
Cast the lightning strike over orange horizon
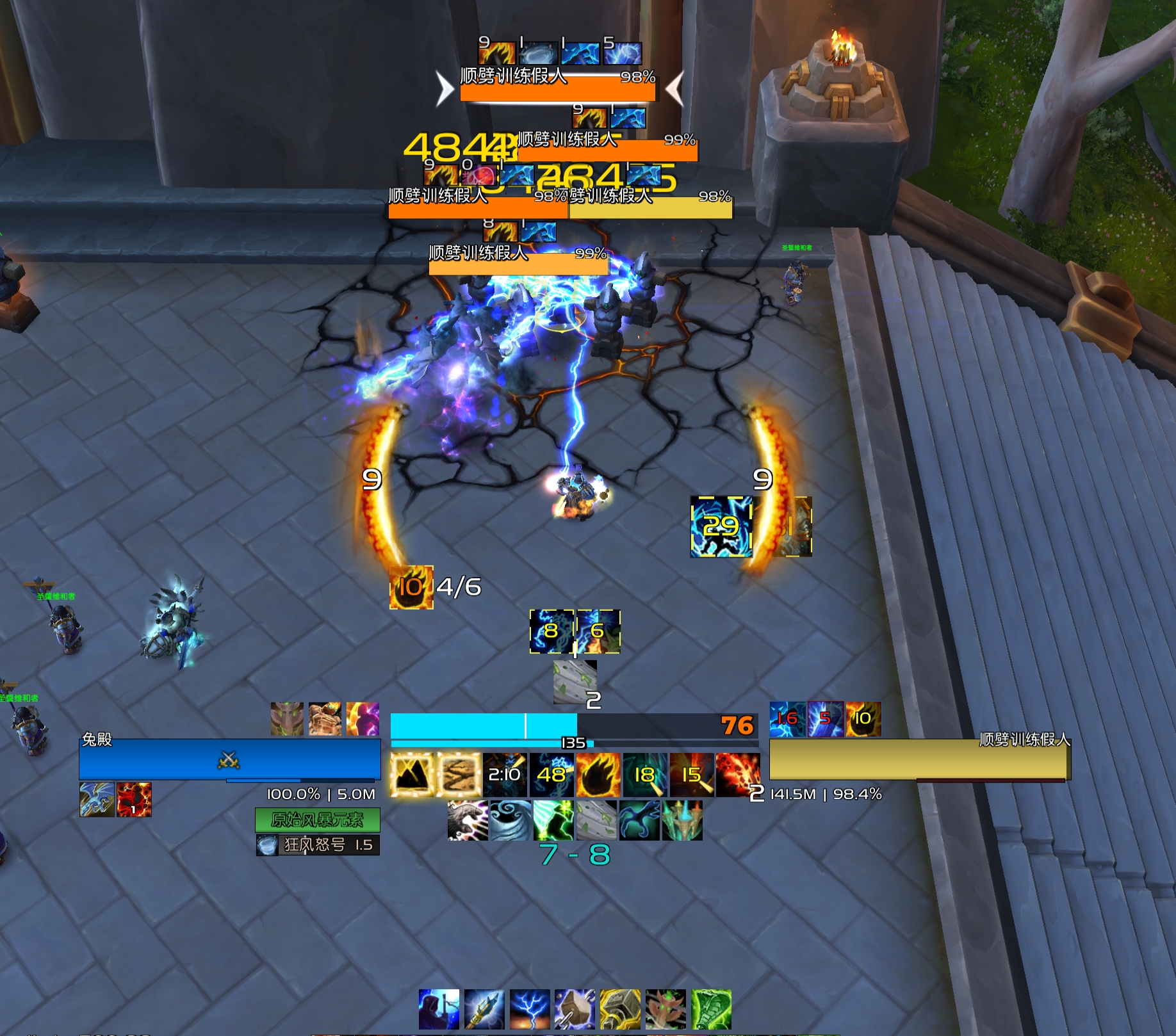coord(530,1009)
